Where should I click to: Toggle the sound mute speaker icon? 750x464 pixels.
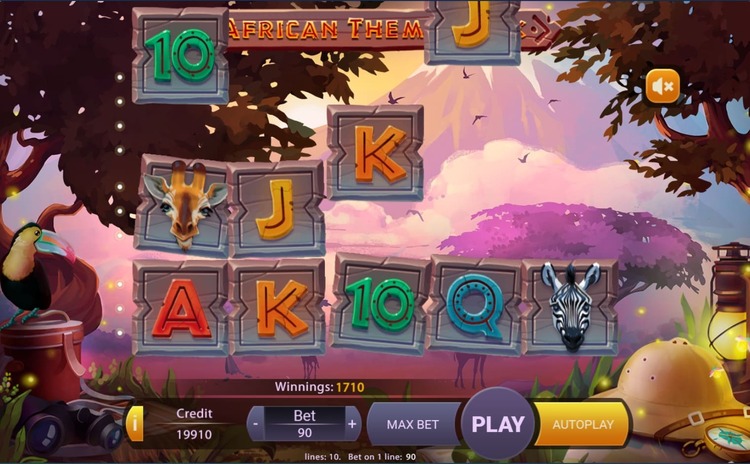pos(661,87)
